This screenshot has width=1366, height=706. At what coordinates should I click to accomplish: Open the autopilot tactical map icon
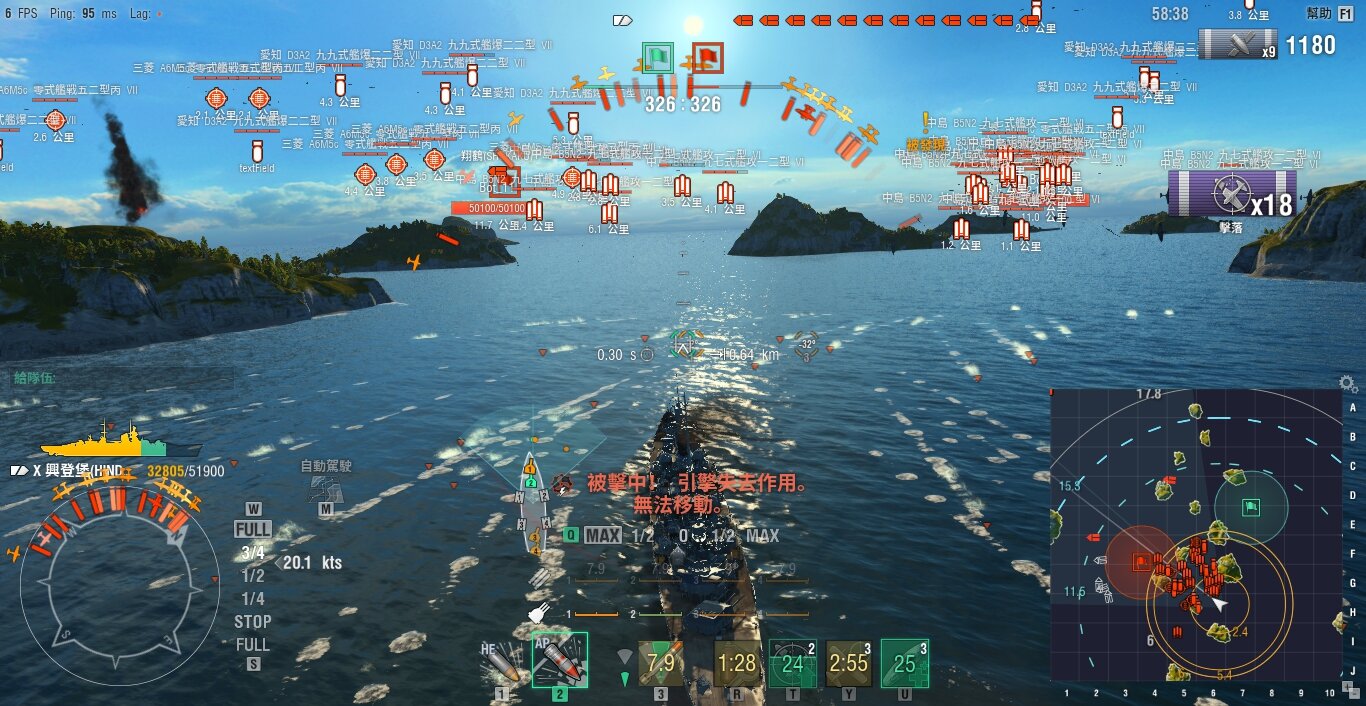tap(324, 488)
